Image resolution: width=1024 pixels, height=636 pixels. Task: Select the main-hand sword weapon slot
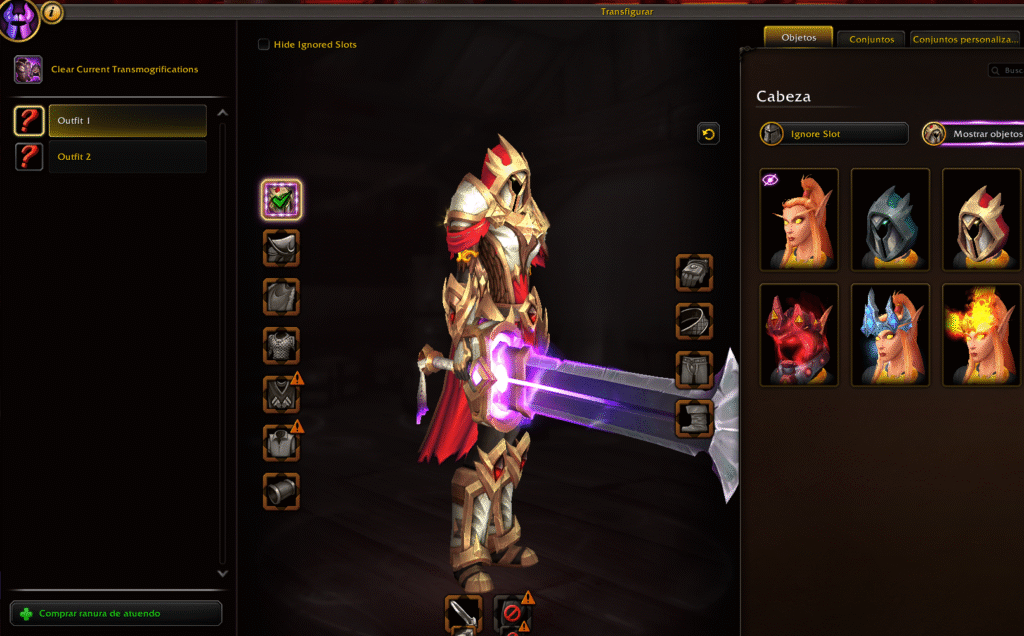point(463,614)
